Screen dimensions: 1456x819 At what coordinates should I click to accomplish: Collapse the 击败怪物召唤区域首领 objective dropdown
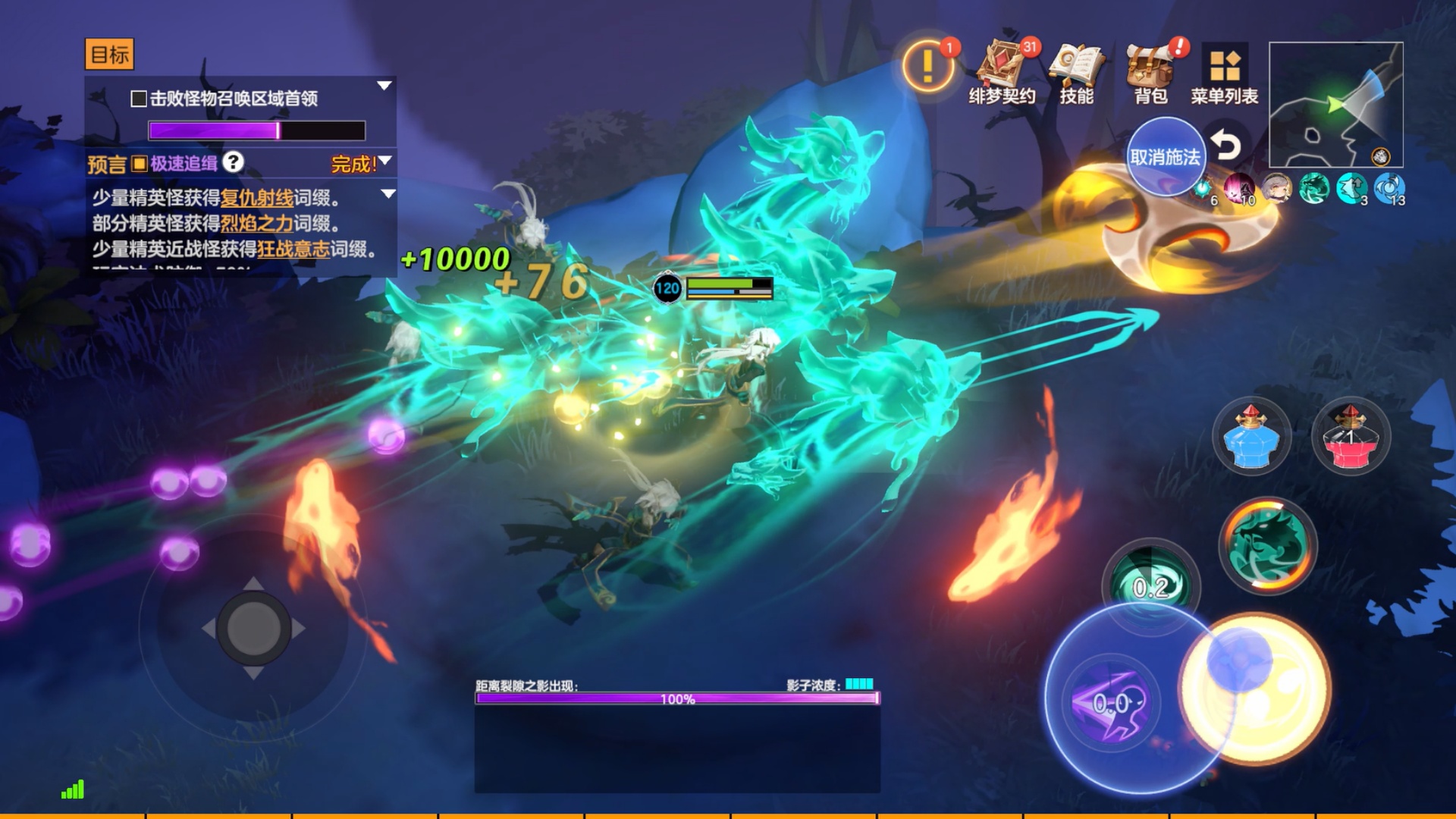coord(384,86)
